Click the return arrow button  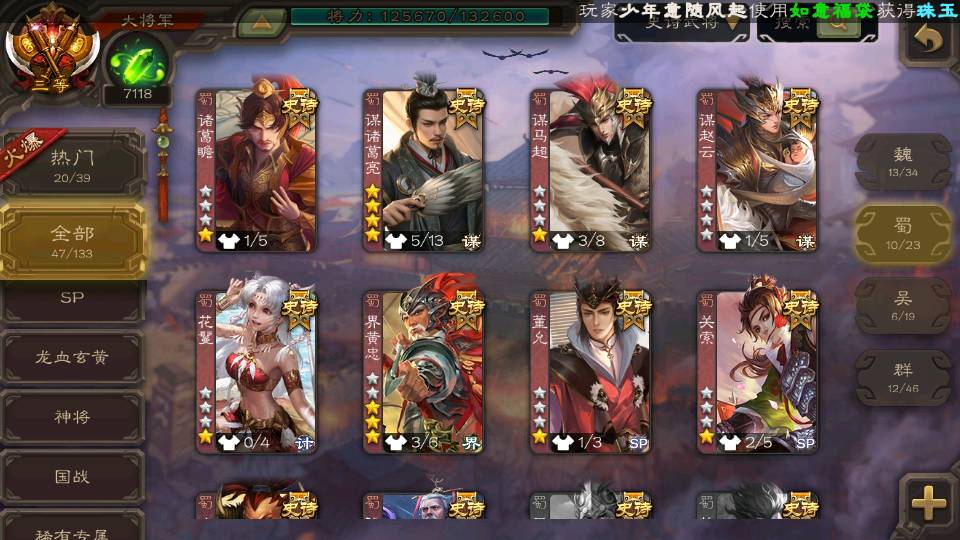point(929,40)
